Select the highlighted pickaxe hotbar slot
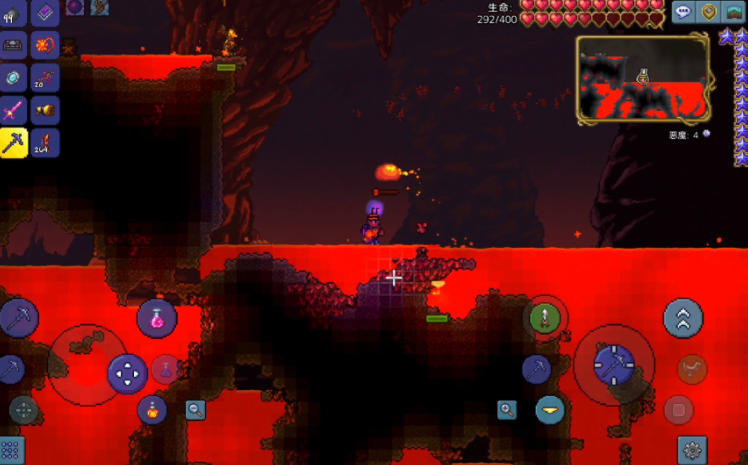This screenshot has width=748, height=465. coord(14,143)
